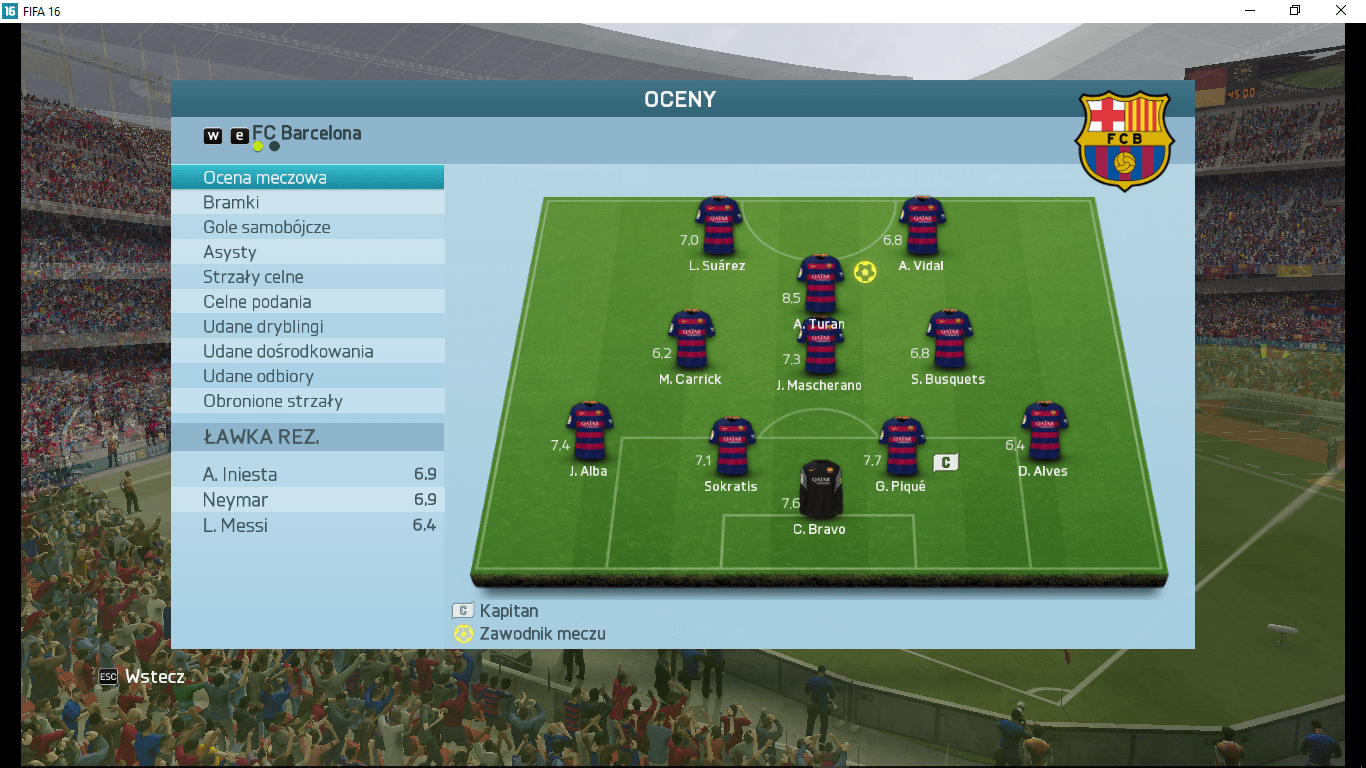Show Obronione strzały stats
Image resolution: width=1366 pixels, height=768 pixels.
pos(307,401)
